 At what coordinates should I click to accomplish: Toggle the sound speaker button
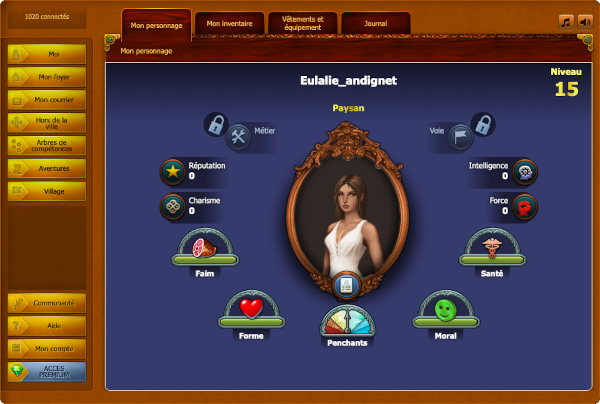click(585, 21)
